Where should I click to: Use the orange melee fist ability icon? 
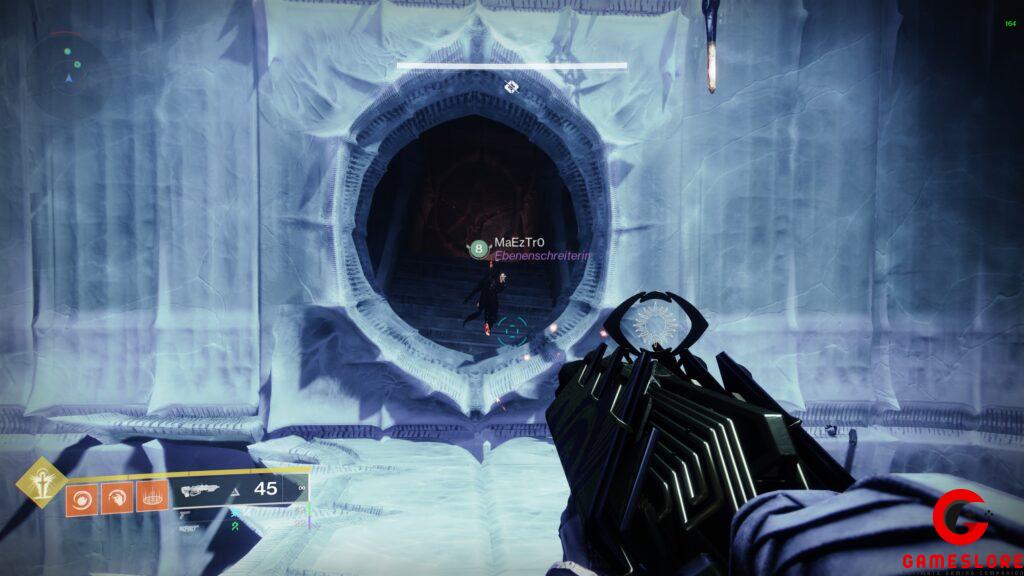pyautogui.click(x=116, y=497)
